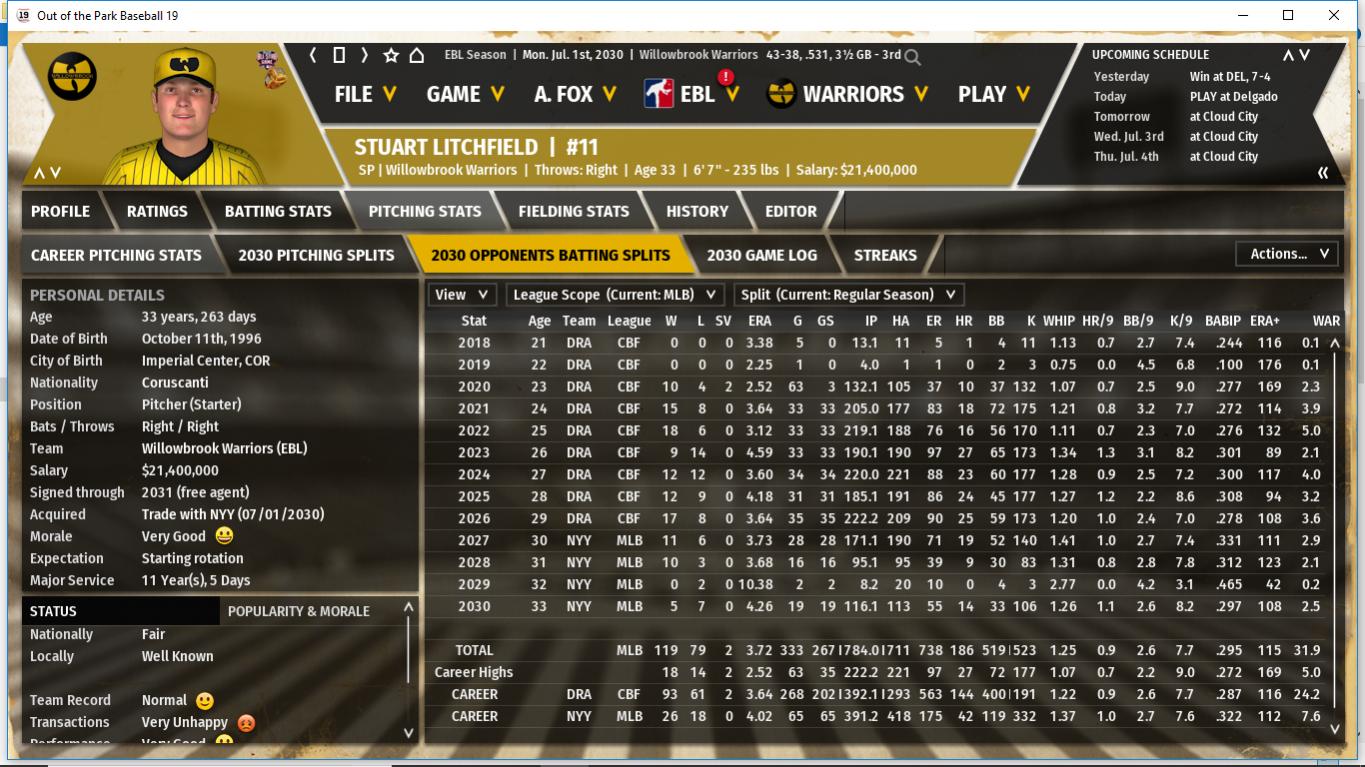The width and height of the screenshot is (1365, 767).
Task: Show the BATTING STATS tab
Action: point(277,211)
